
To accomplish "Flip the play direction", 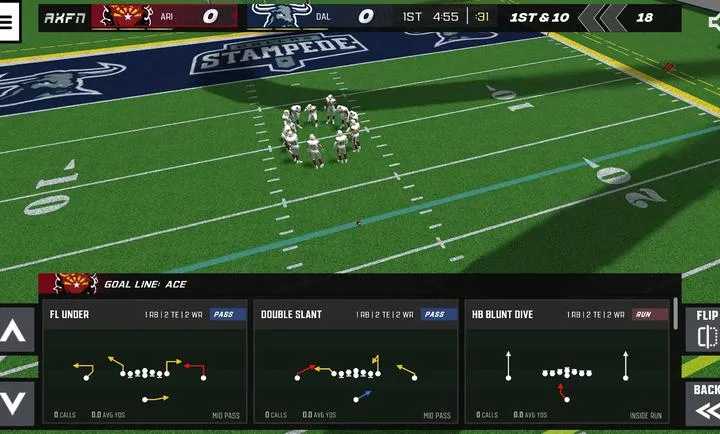I will (x=704, y=329).
